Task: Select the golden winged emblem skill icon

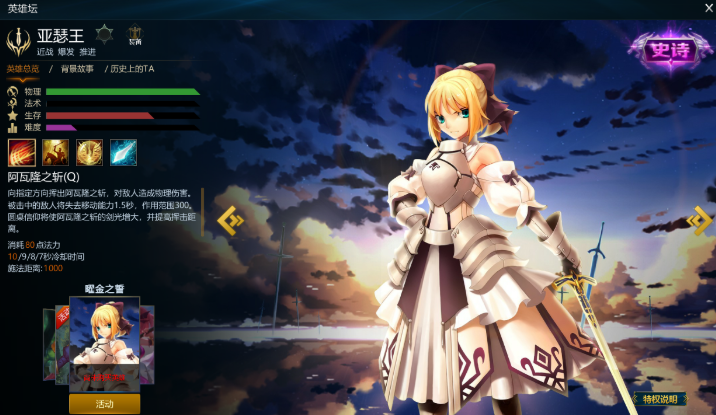Action: coord(90,152)
